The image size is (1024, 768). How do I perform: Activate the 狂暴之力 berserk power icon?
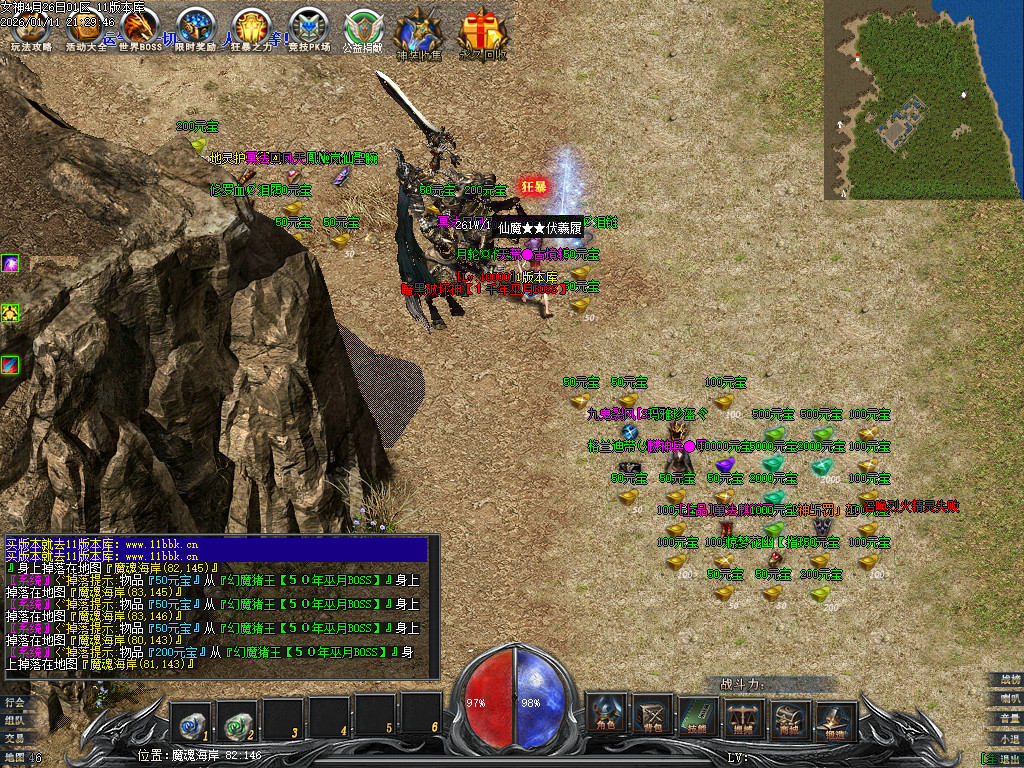click(x=251, y=28)
